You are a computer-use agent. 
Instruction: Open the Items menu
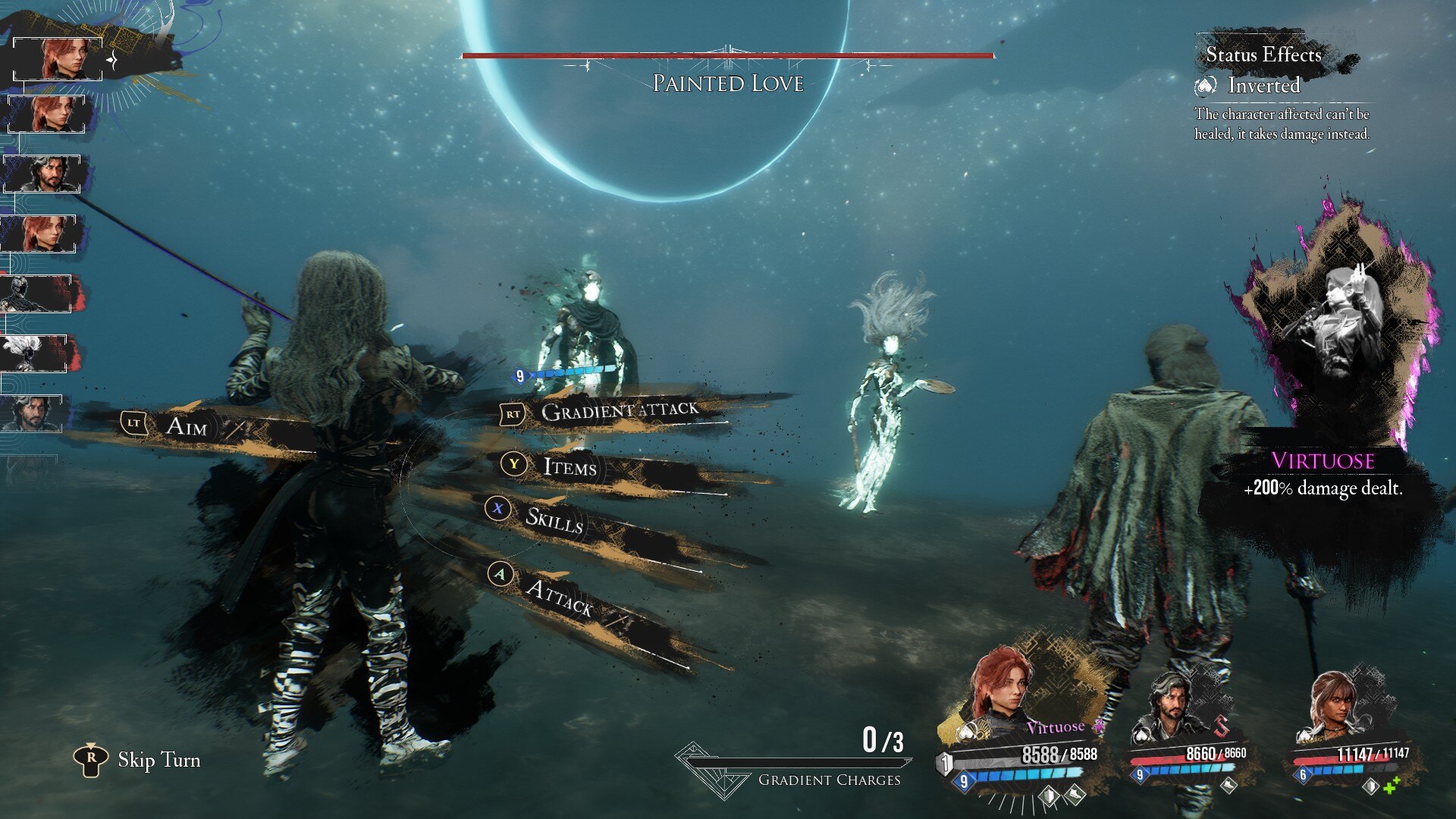pos(570,466)
